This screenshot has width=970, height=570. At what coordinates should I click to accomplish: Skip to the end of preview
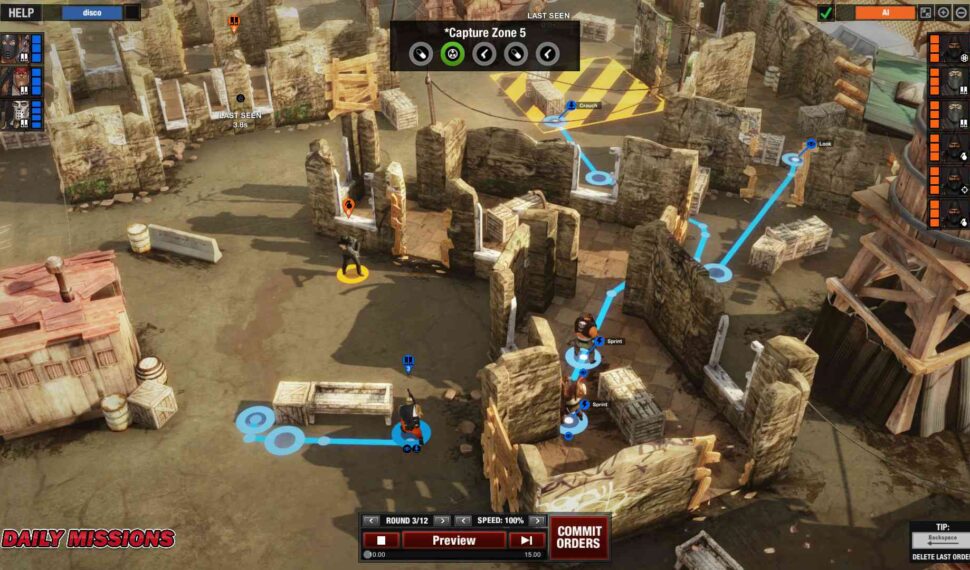coord(526,540)
